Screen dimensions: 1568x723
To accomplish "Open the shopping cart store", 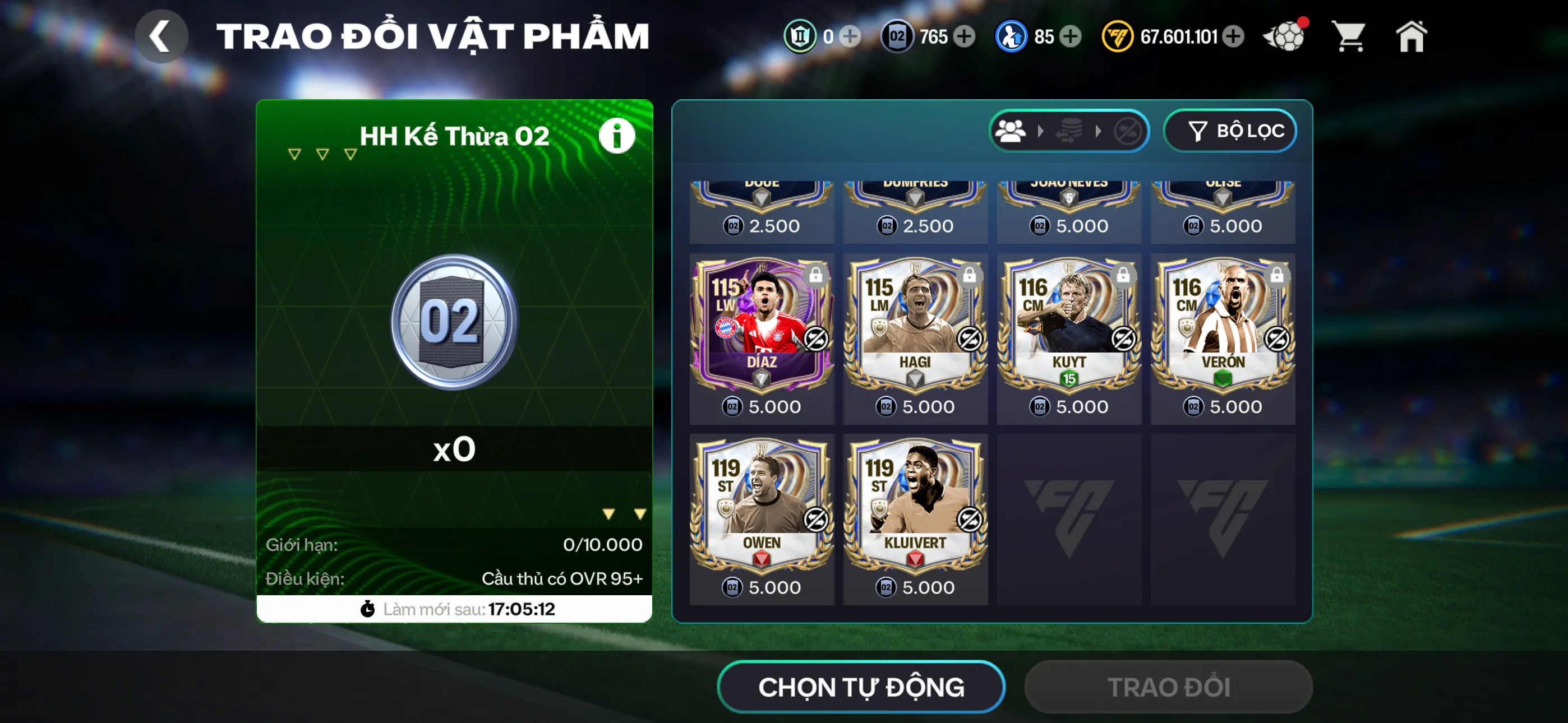I will click(1349, 36).
